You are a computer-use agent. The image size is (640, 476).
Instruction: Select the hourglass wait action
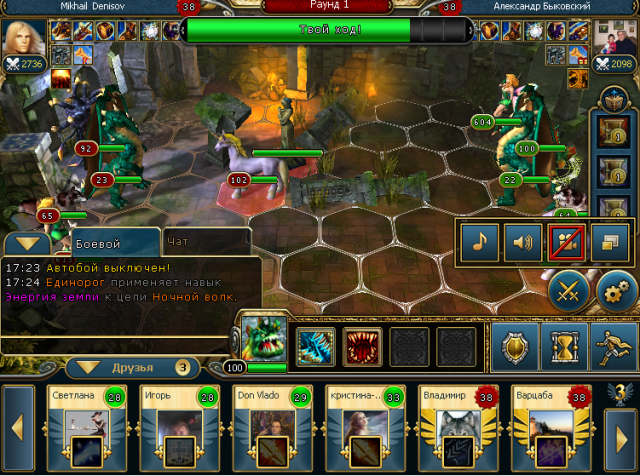564,346
